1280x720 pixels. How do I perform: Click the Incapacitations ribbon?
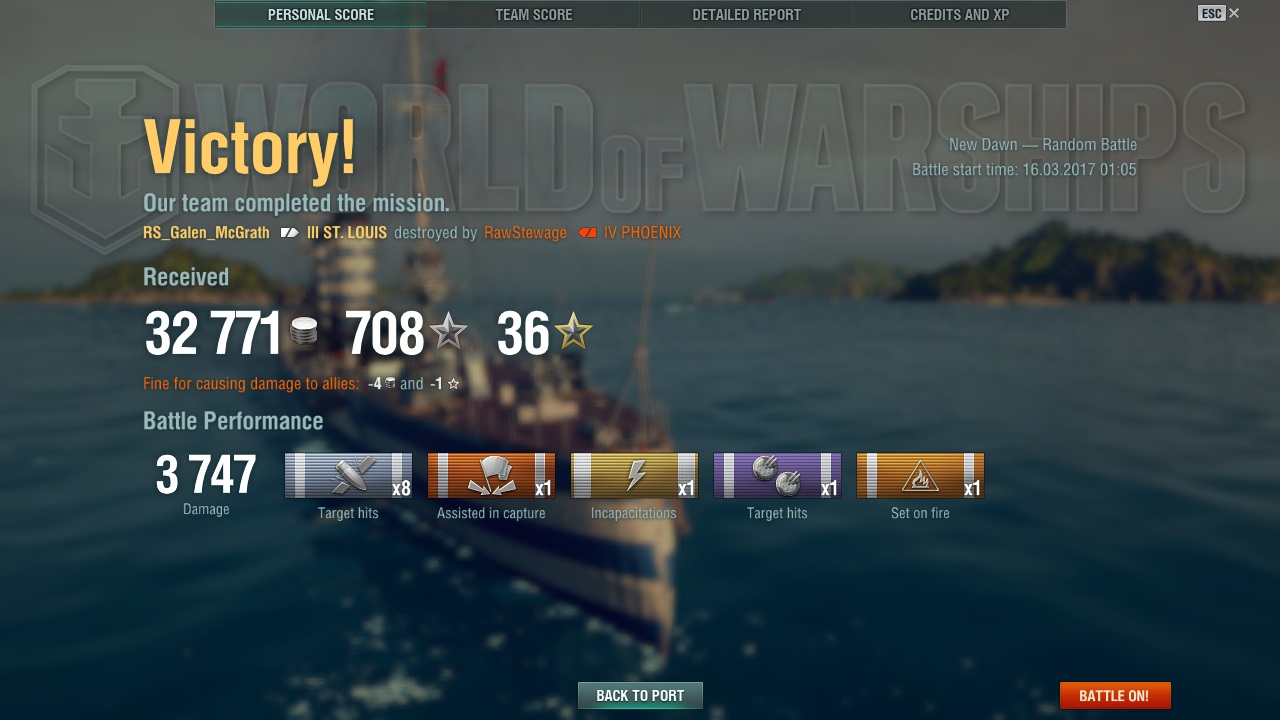[x=634, y=476]
